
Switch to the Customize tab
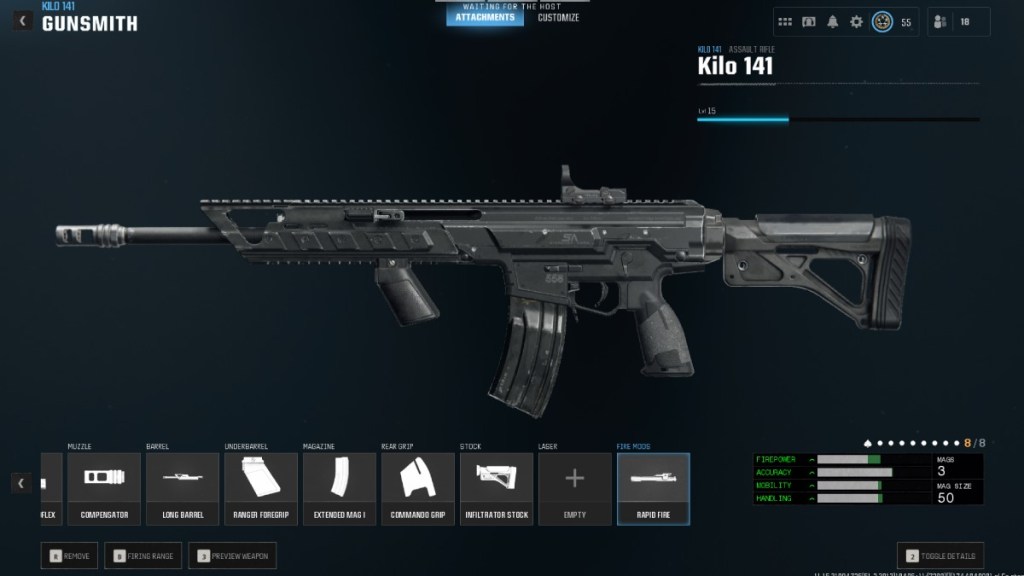tap(558, 17)
